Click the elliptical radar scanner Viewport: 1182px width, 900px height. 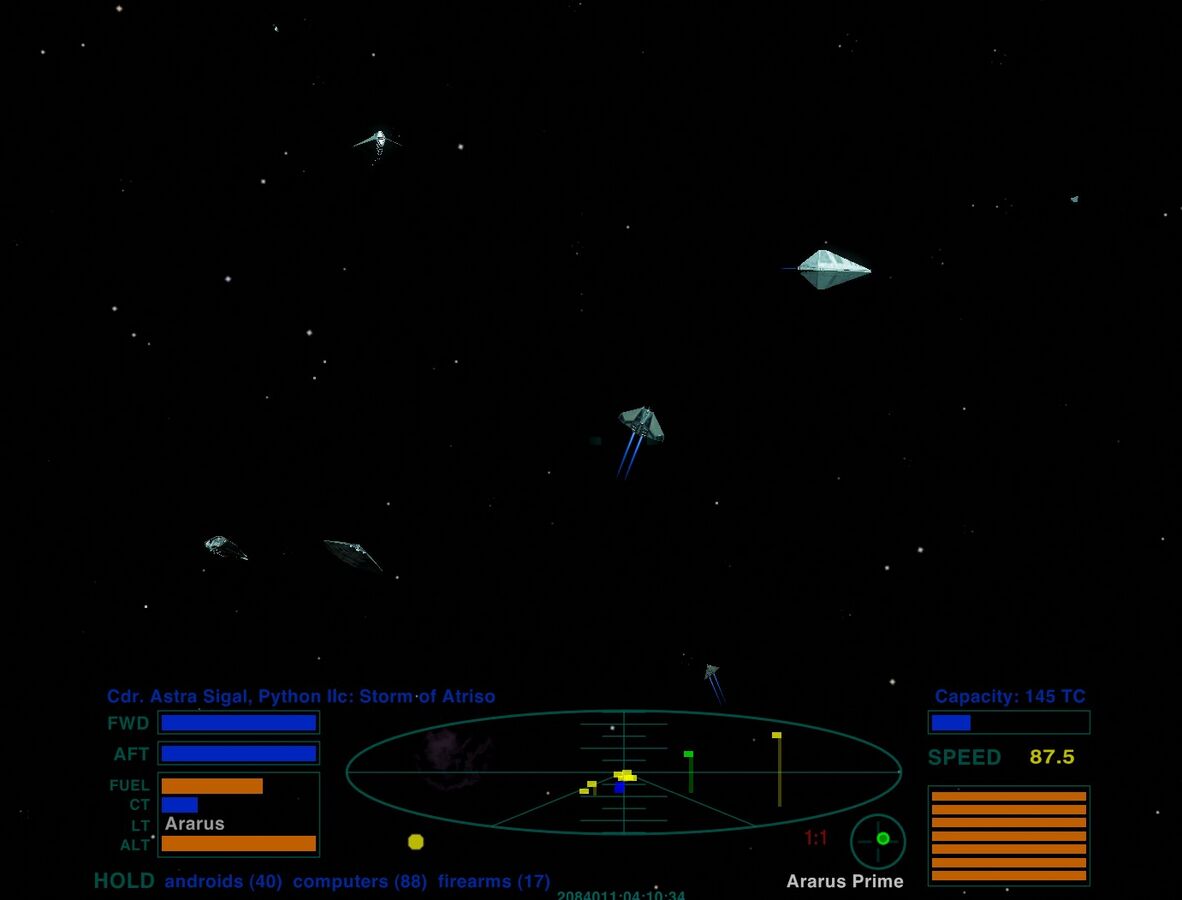[x=623, y=772]
